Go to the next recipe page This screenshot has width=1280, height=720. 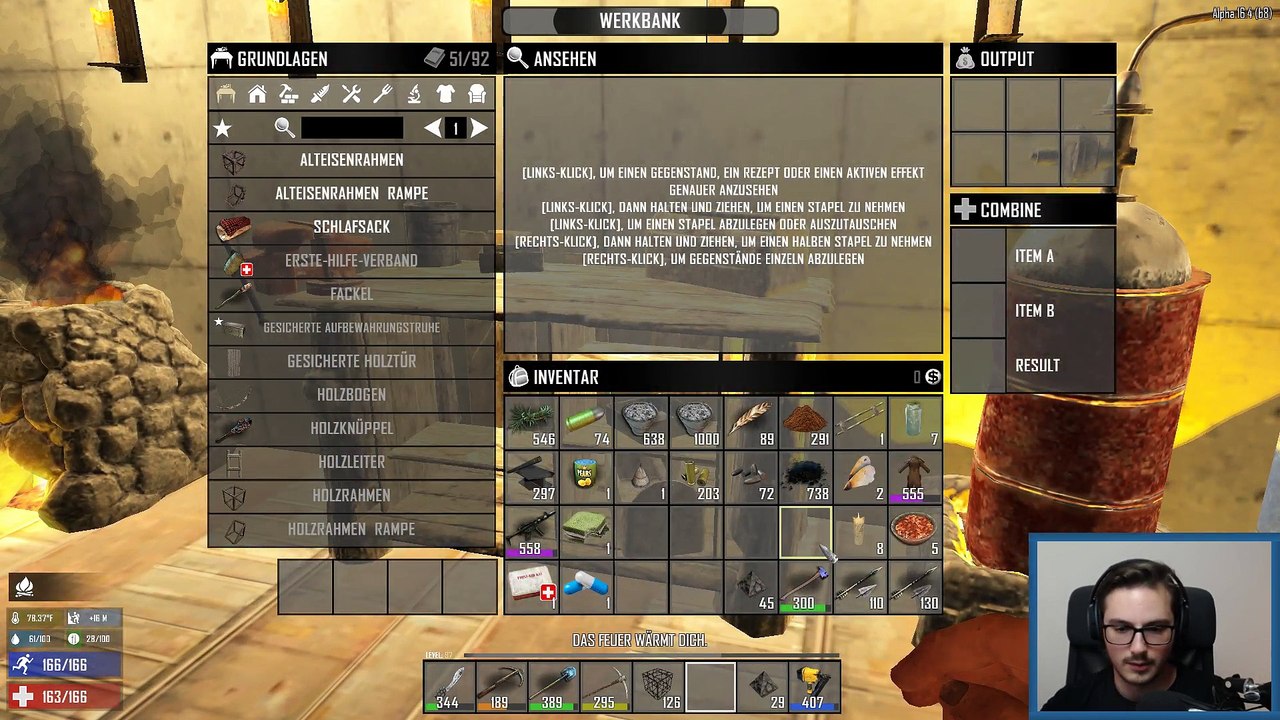[480, 128]
